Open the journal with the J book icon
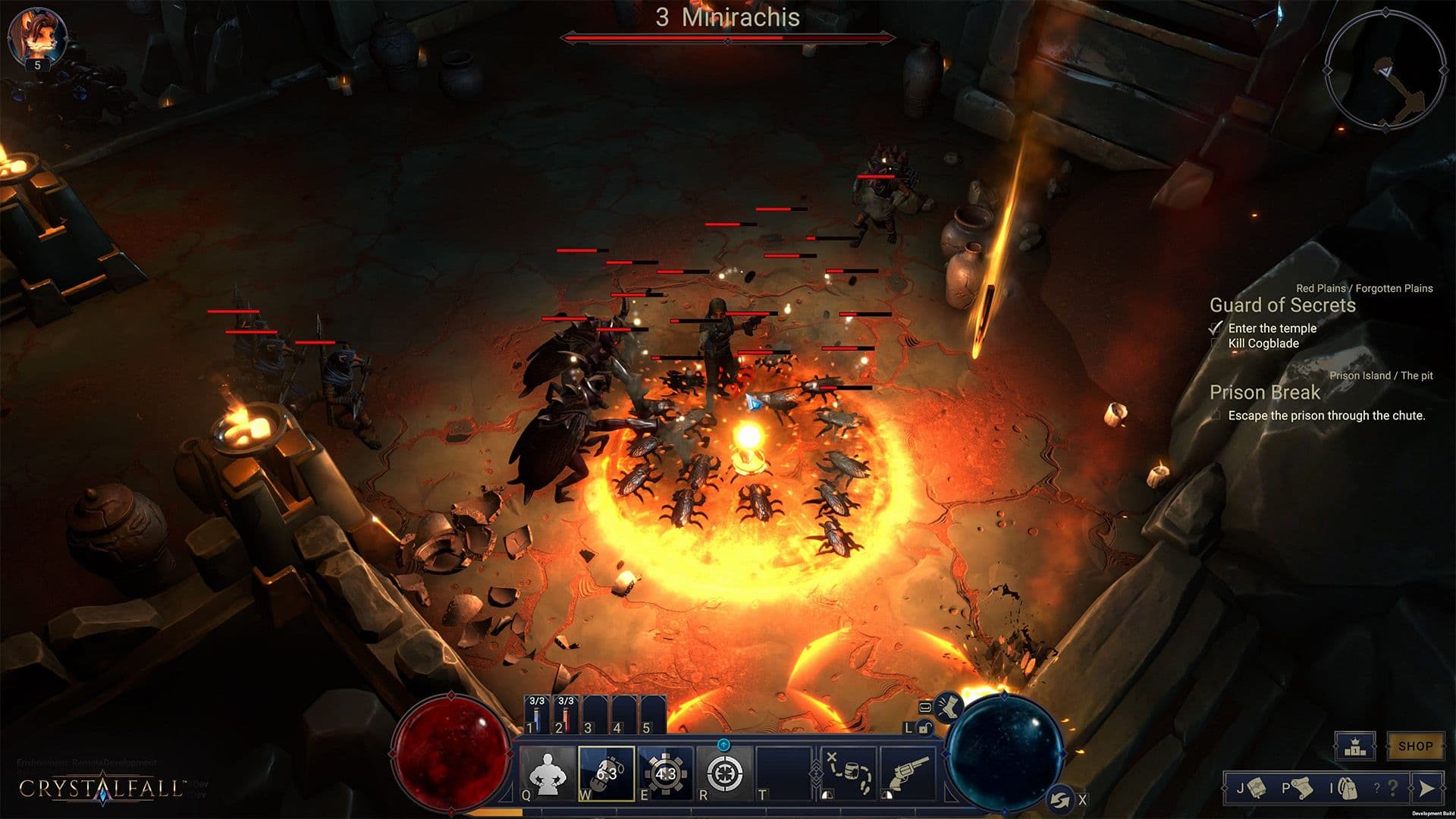Screen dimensions: 1456x819 [x=1256, y=789]
